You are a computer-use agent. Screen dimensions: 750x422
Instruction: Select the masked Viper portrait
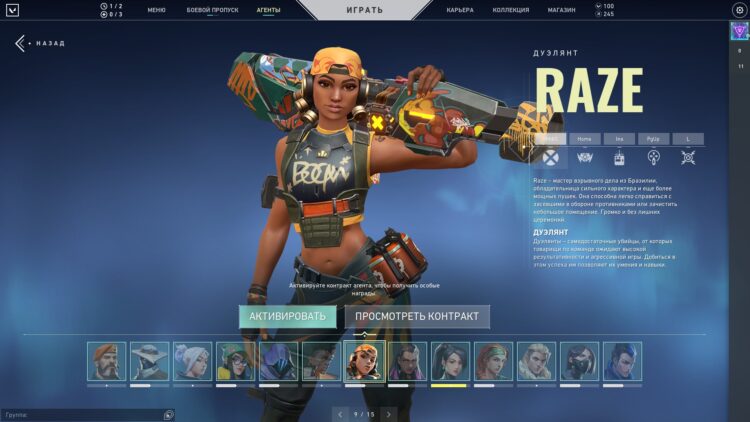pyautogui.click(x=579, y=361)
